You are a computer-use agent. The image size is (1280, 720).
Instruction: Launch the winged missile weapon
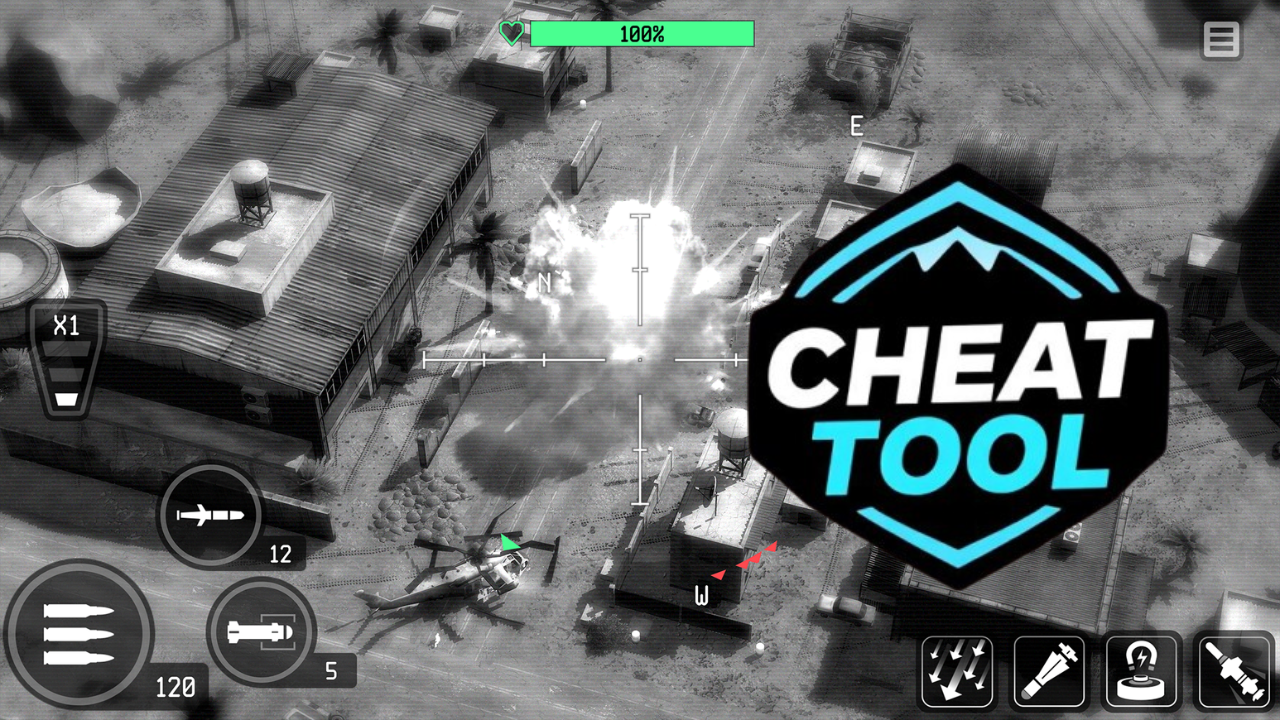tap(210, 515)
